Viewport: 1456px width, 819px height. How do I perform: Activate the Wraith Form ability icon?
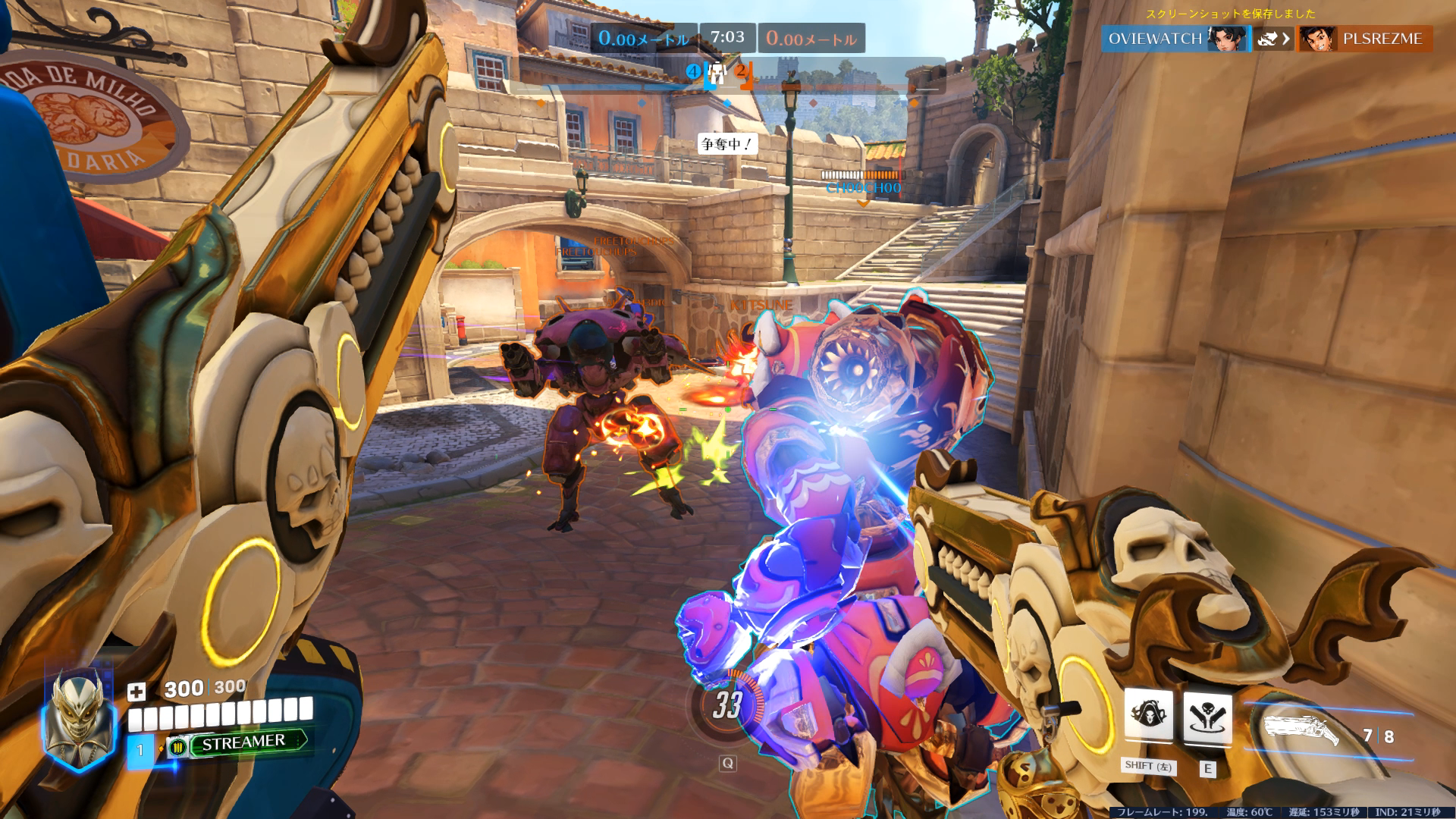tap(1148, 715)
